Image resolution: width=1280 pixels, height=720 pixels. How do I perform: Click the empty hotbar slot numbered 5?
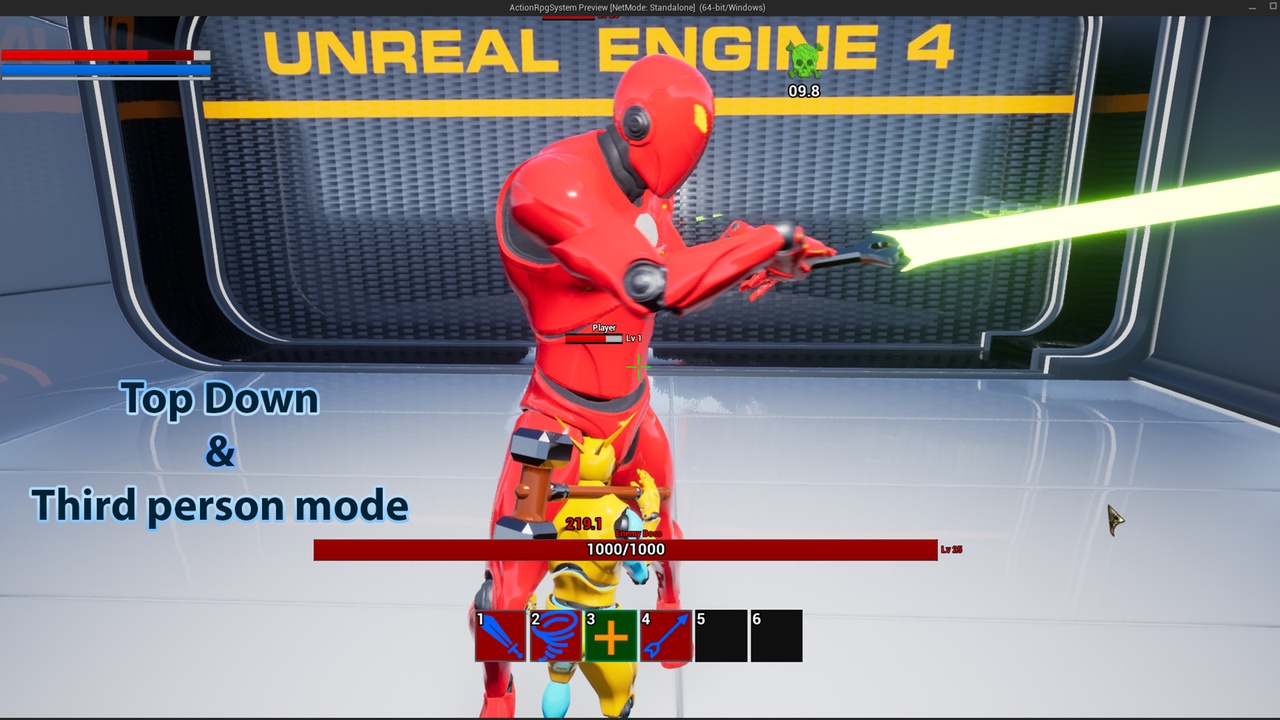(x=721, y=636)
